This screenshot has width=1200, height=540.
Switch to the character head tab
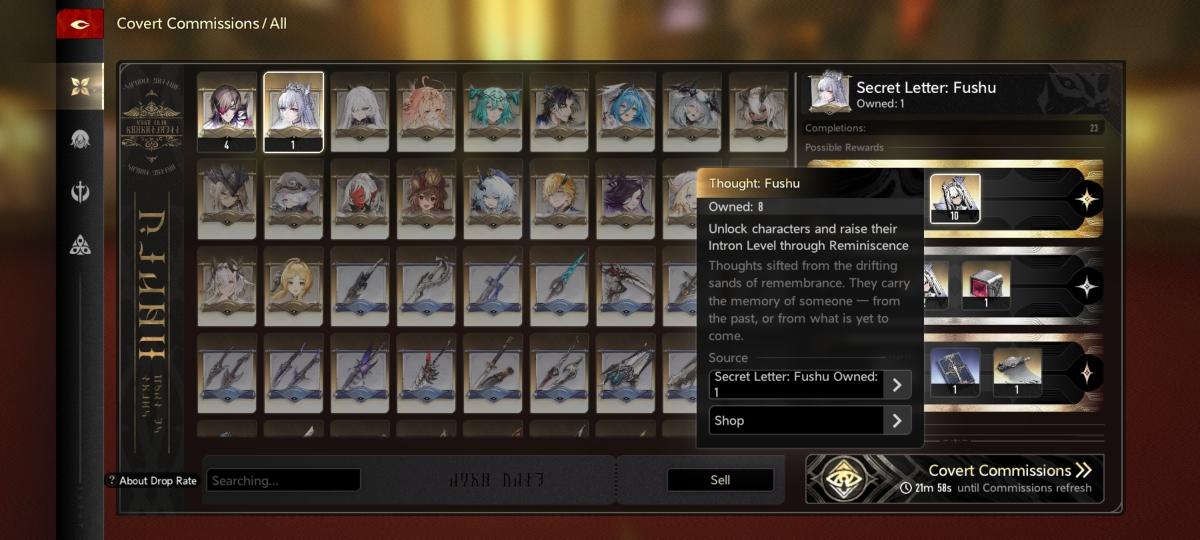(x=80, y=139)
